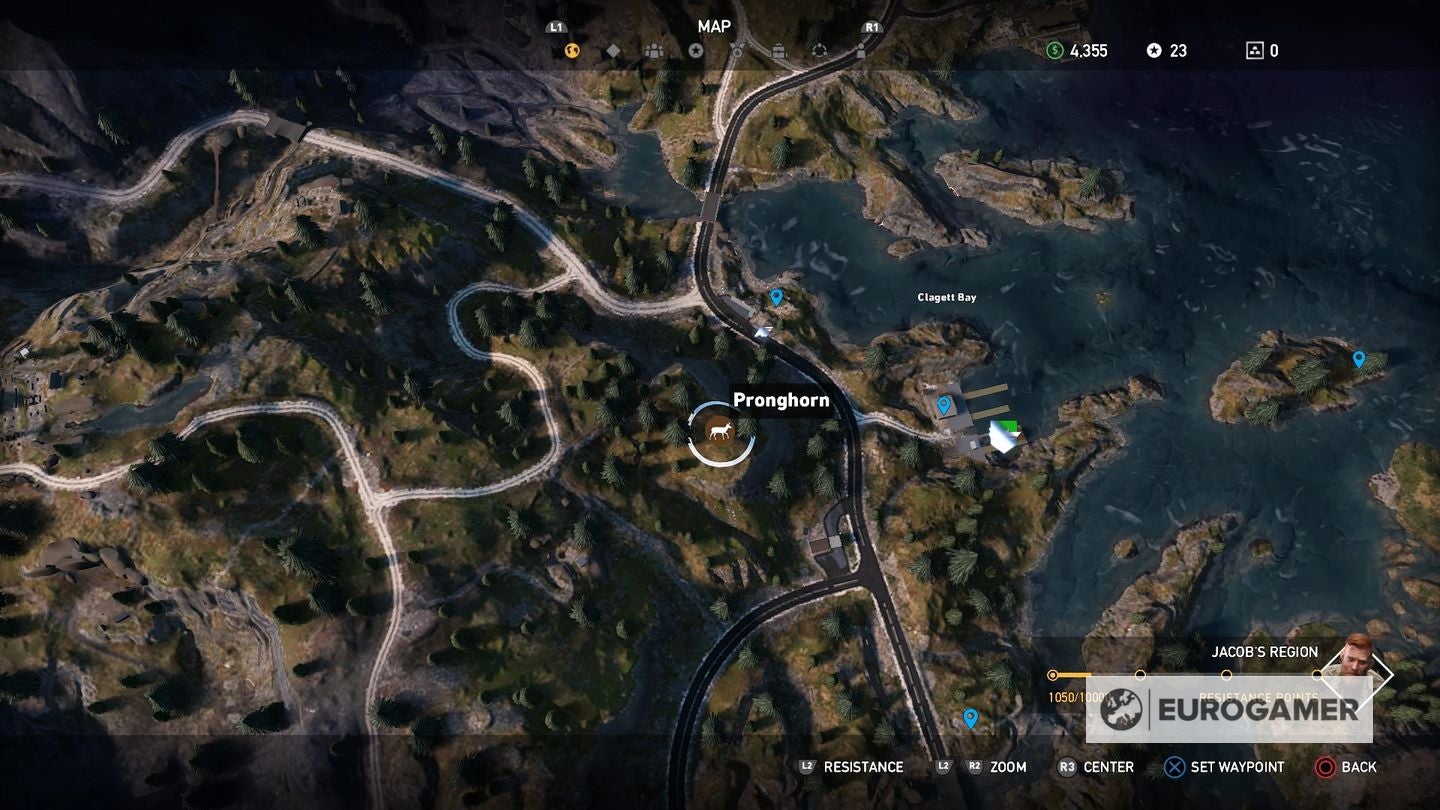Click the waypoint pin on the eastern island

pyautogui.click(x=1358, y=357)
